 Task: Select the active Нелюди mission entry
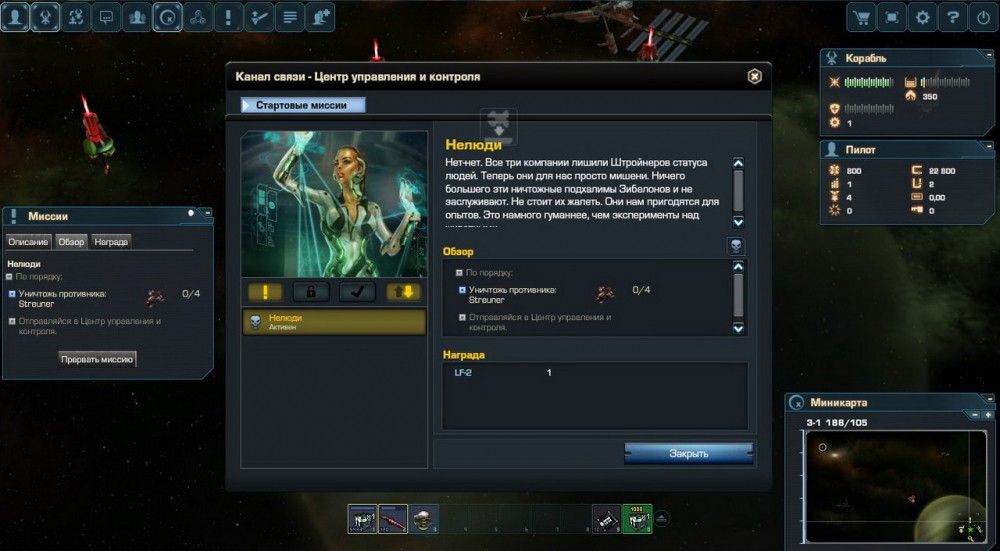(x=334, y=321)
